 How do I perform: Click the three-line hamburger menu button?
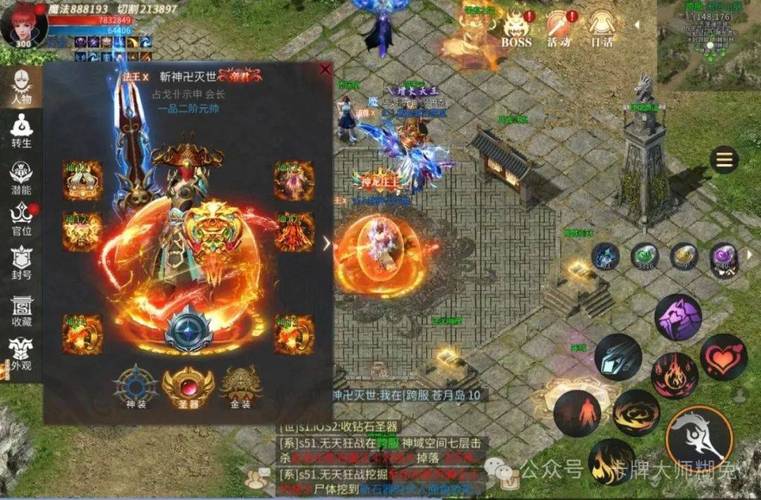click(724, 160)
